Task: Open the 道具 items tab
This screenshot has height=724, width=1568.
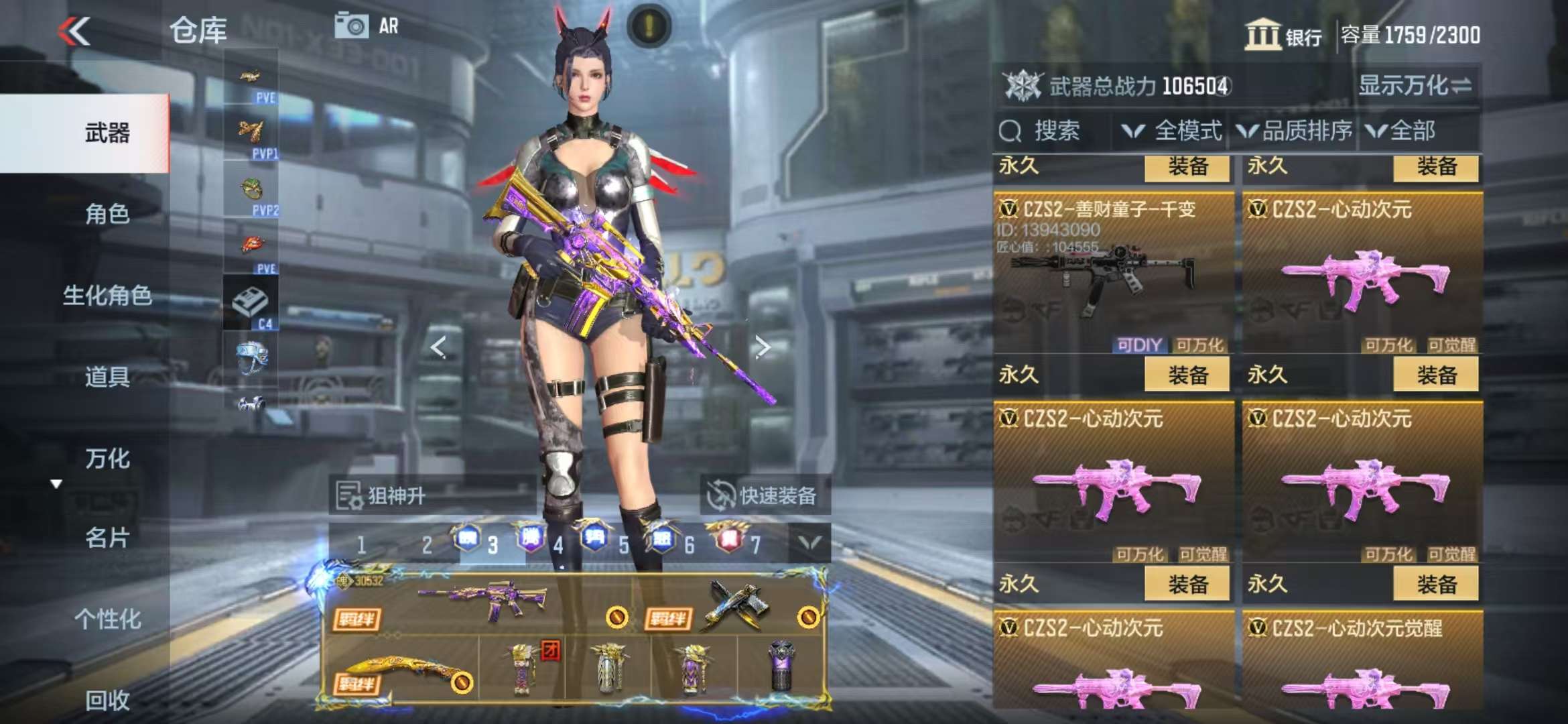Action: pyautogui.click(x=107, y=377)
